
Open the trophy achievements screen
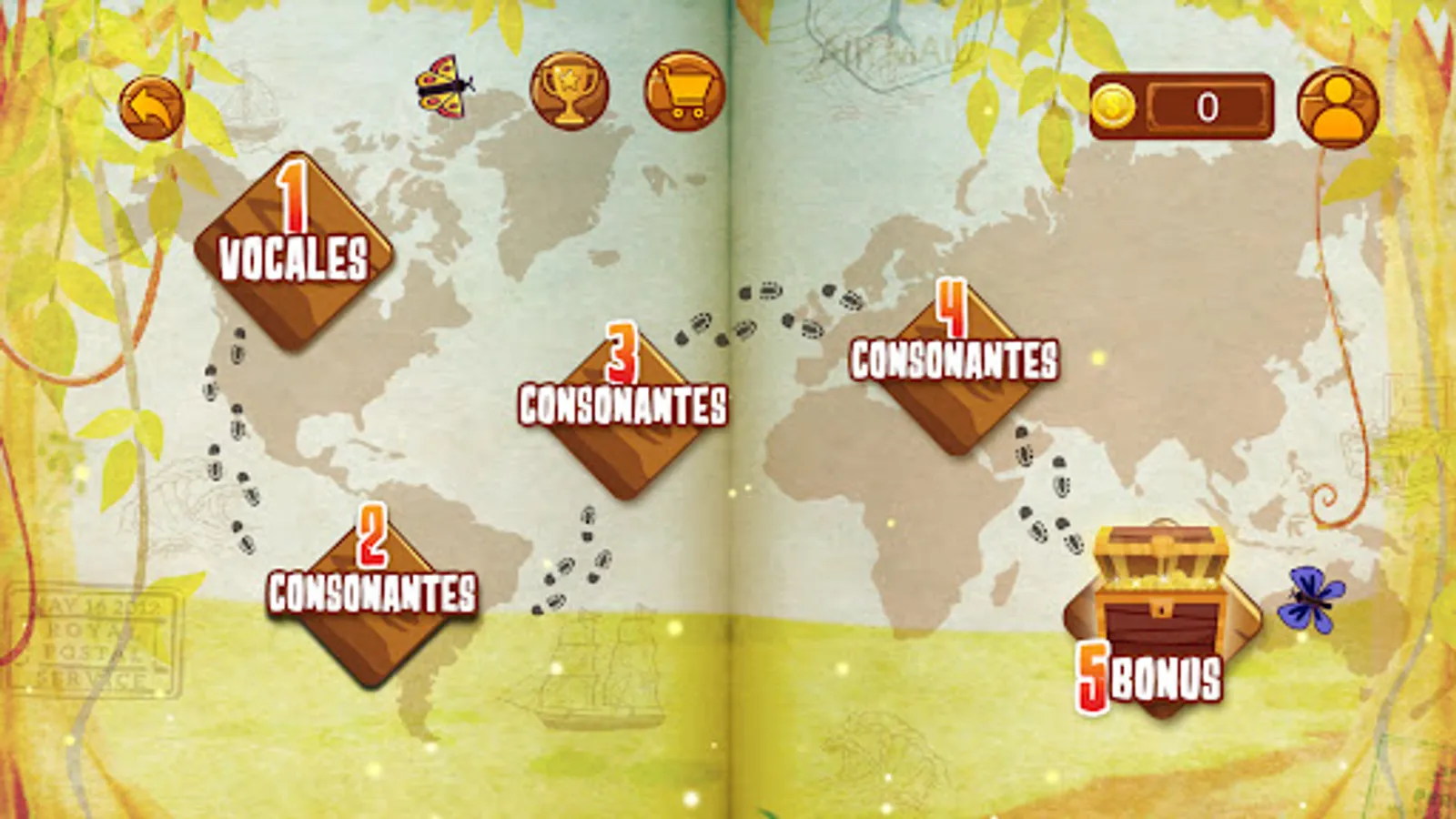coord(567,94)
